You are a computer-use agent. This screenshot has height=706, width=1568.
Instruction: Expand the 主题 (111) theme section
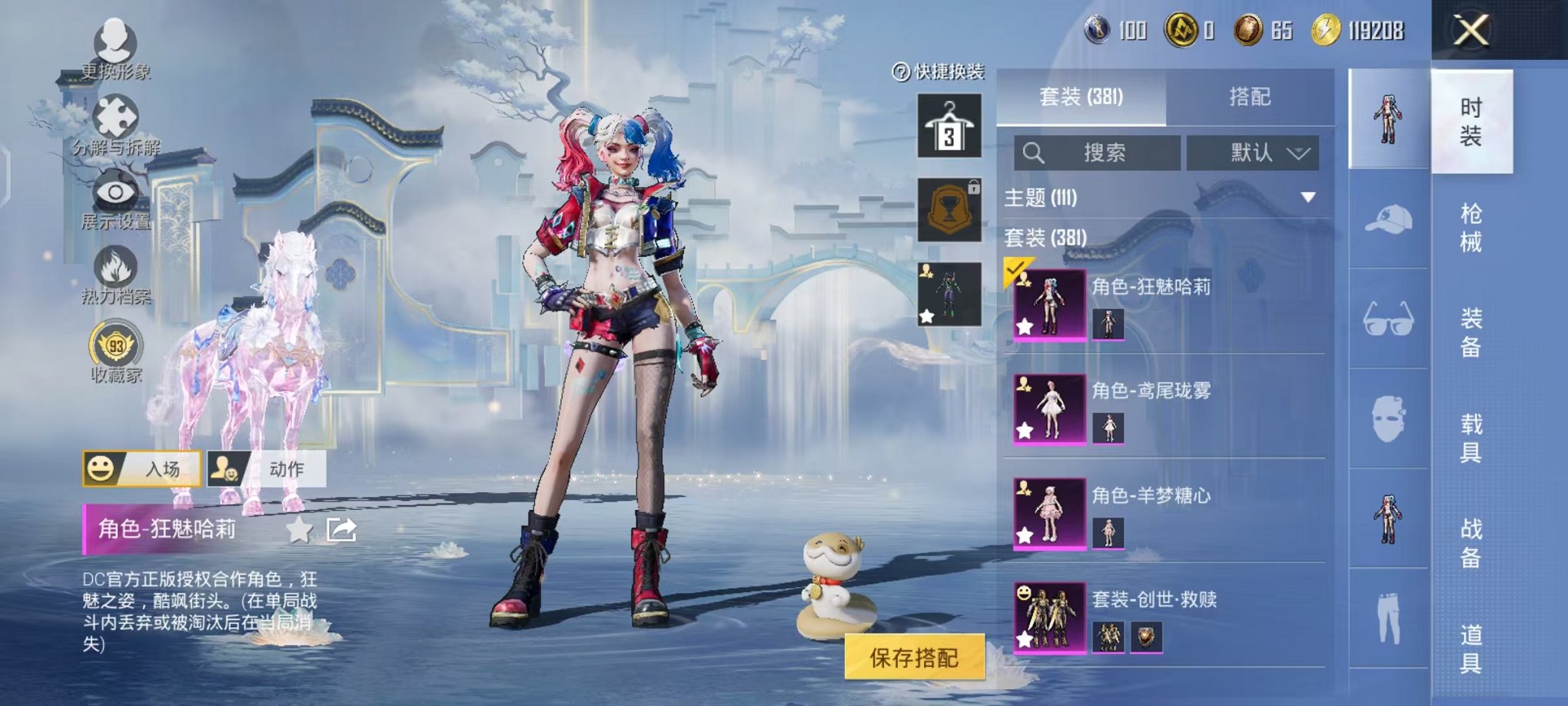tap(1307, 198)
